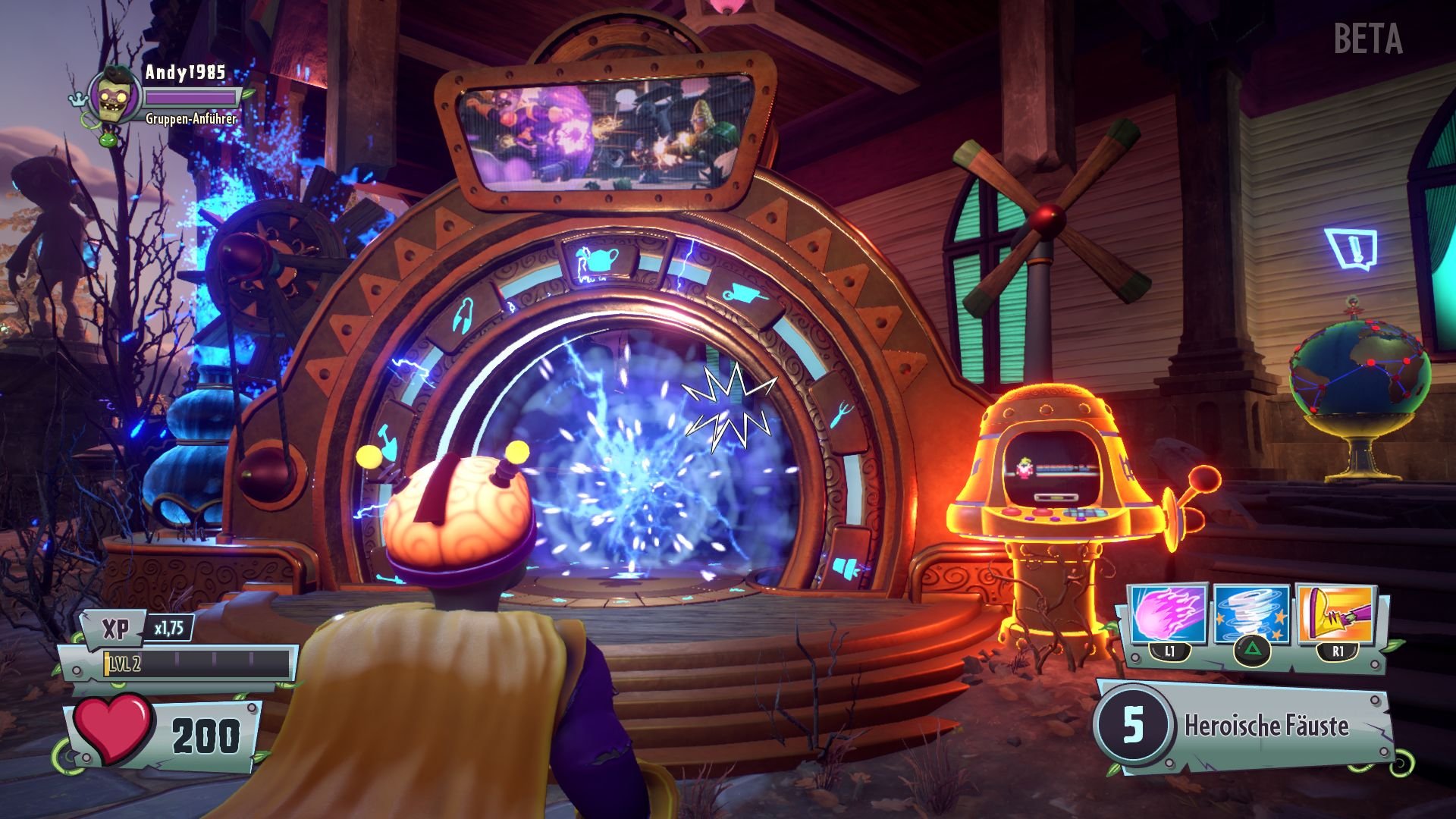The width and height of the screenshot is (1456, 819).
Task: Click the shovel icon on the left portal ring
Action: [387, 444]
